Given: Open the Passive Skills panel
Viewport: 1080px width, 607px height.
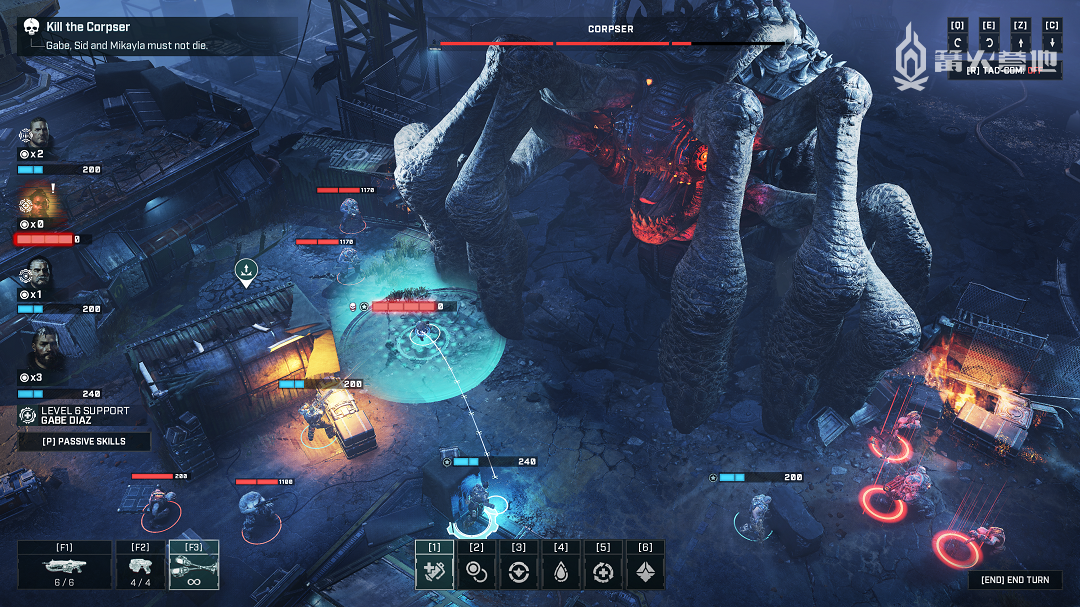Looking at the screenshot, I should pos(84,441).
